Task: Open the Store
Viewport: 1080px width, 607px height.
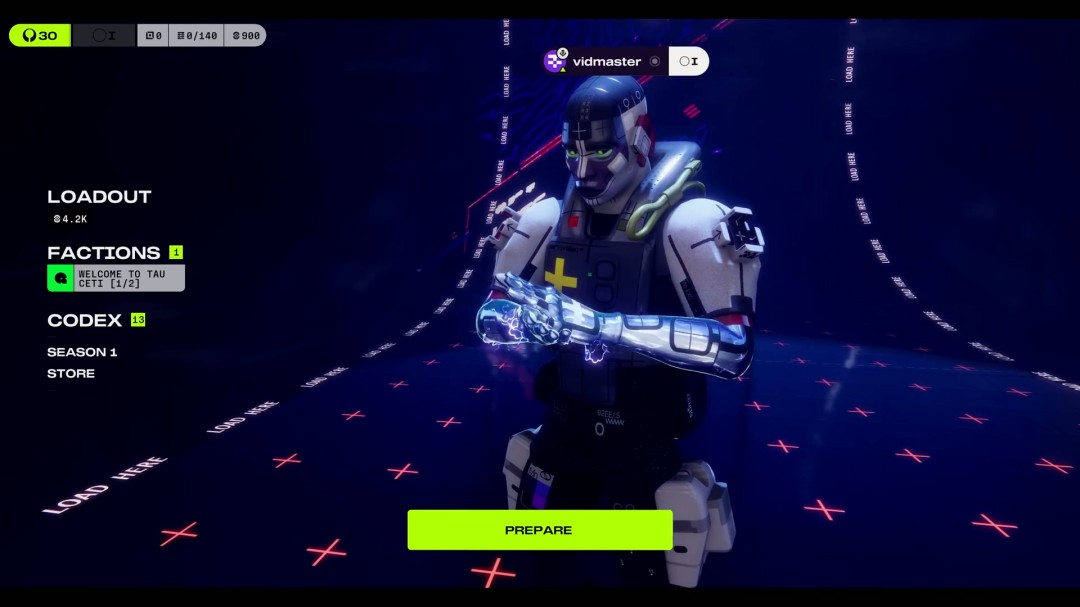Action: [x=71, y=374]
